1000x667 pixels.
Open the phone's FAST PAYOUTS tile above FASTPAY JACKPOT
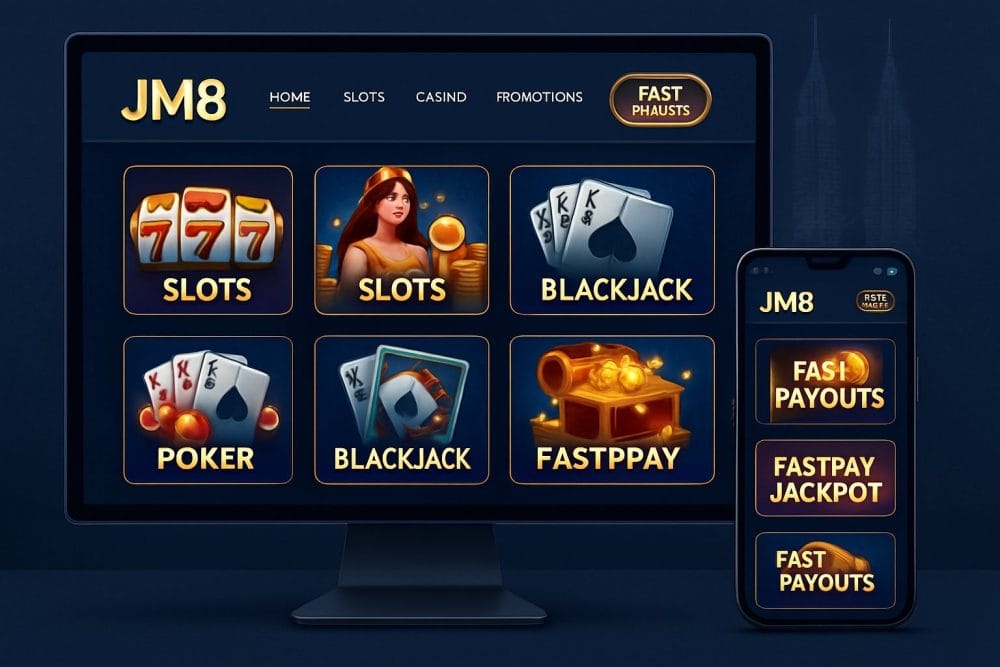825,382
